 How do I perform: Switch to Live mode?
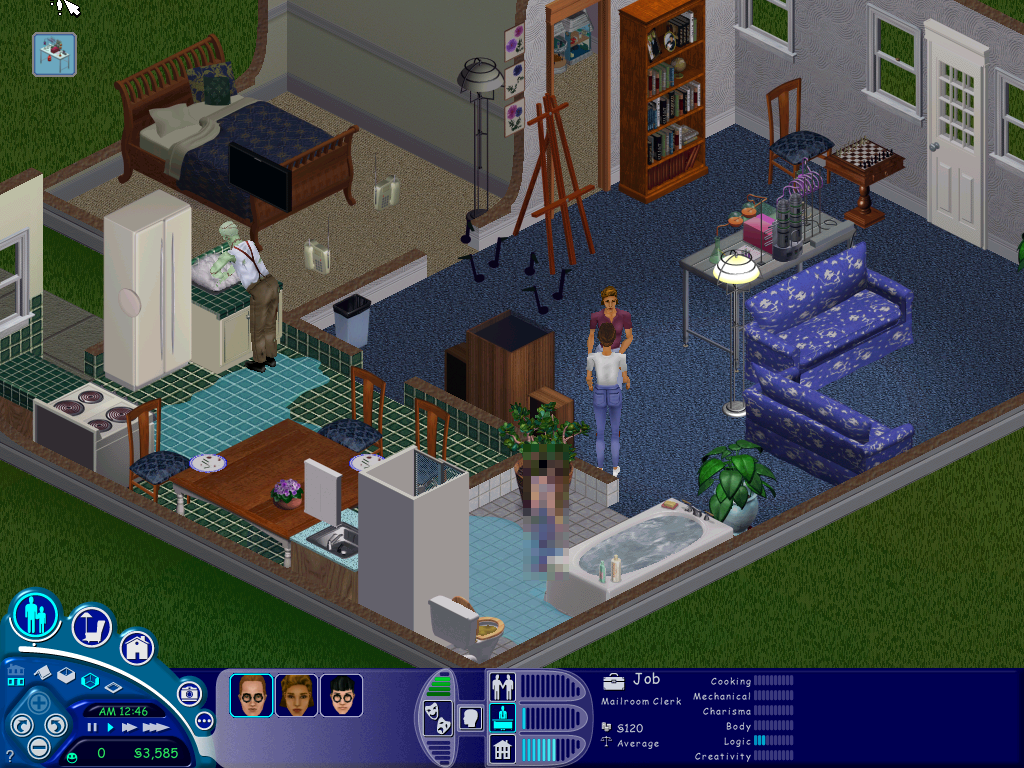click(x=36, y=615)
